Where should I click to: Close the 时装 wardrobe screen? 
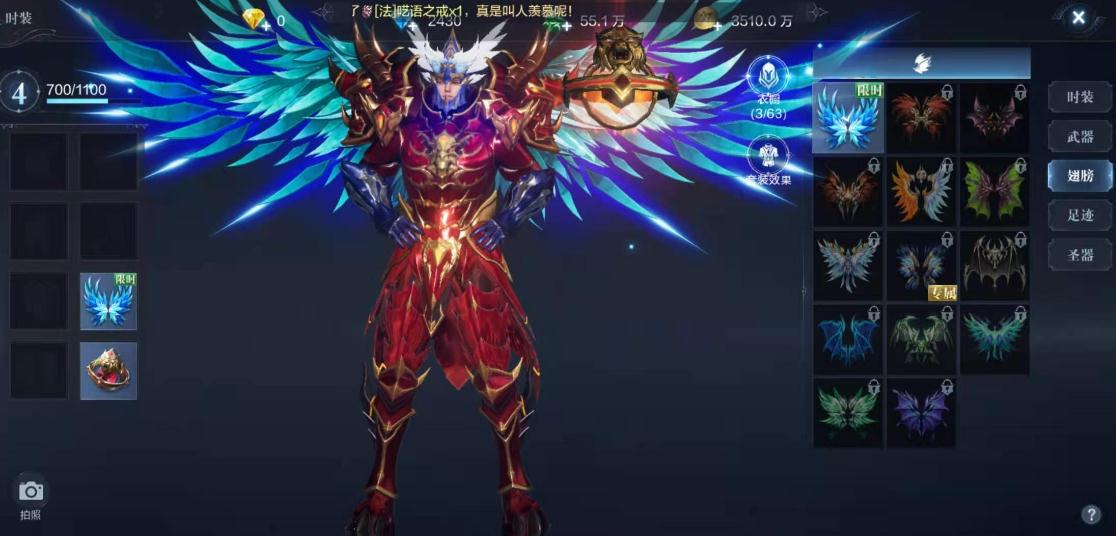(1078, 18)
